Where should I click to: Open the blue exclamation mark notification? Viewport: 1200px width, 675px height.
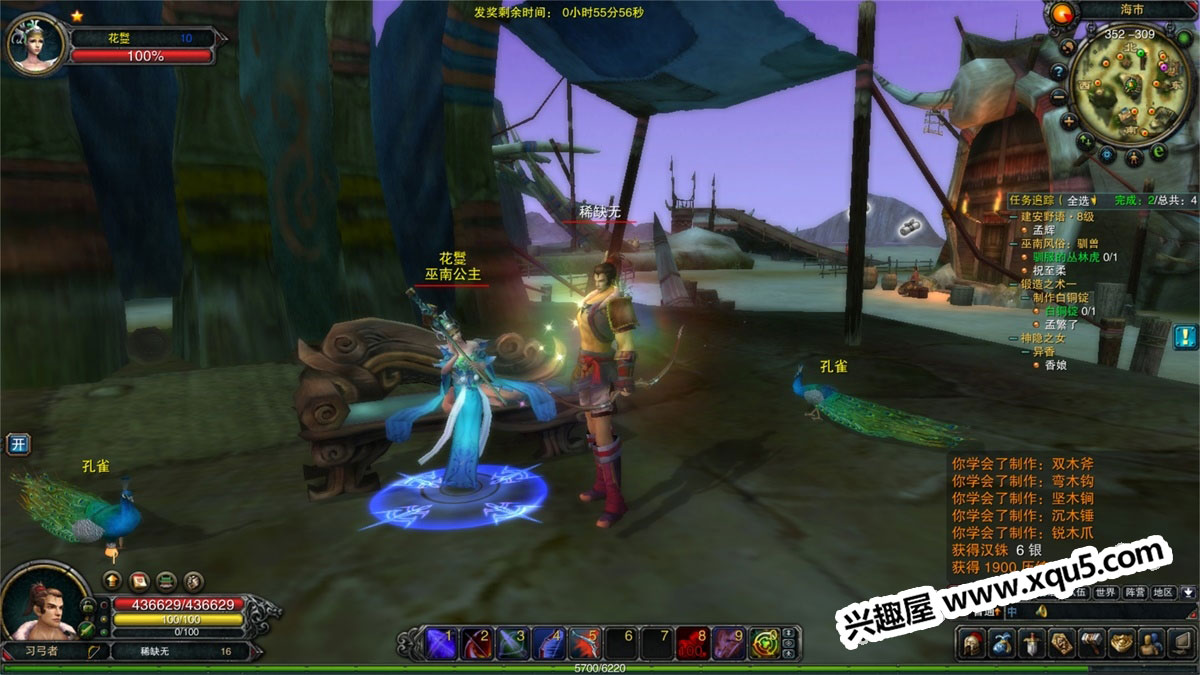click(x=1186, y=336)
